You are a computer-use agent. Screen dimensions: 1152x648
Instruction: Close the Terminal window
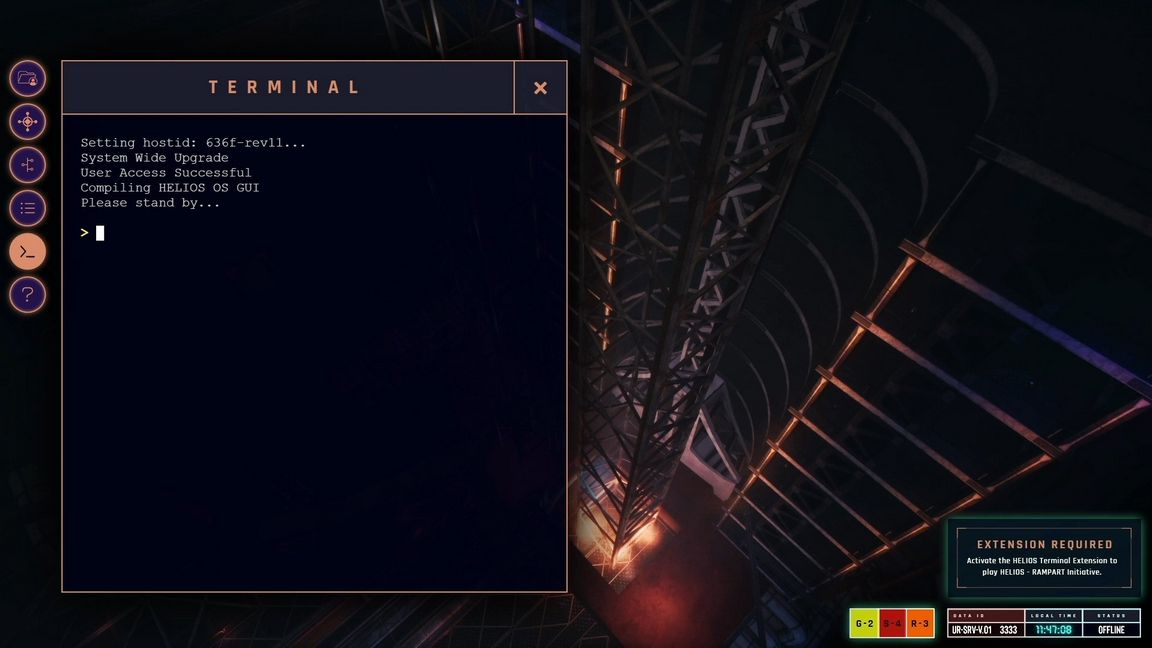point(540,88)
